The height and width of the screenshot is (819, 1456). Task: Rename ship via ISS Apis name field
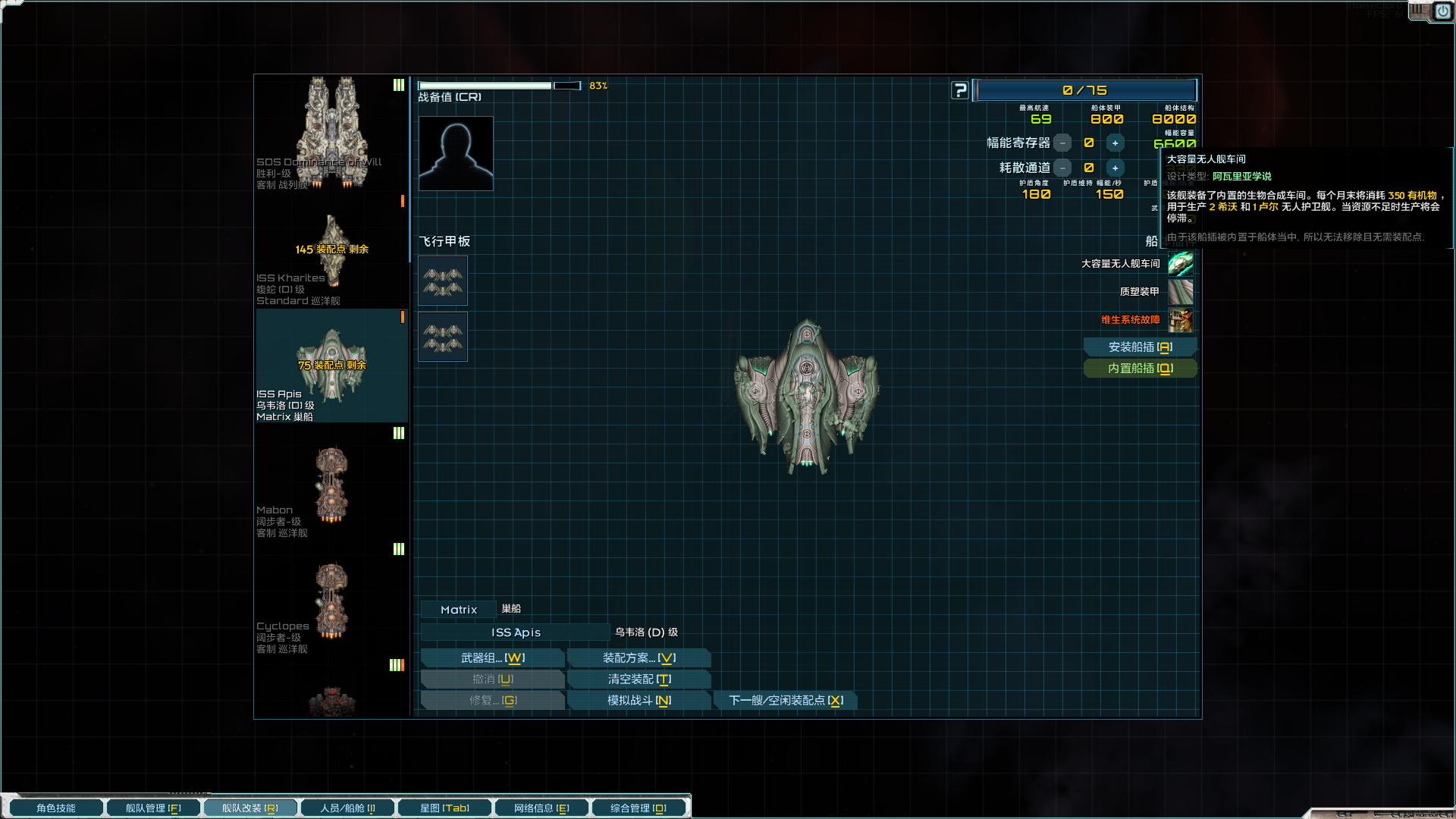click(x=516, y=632)
